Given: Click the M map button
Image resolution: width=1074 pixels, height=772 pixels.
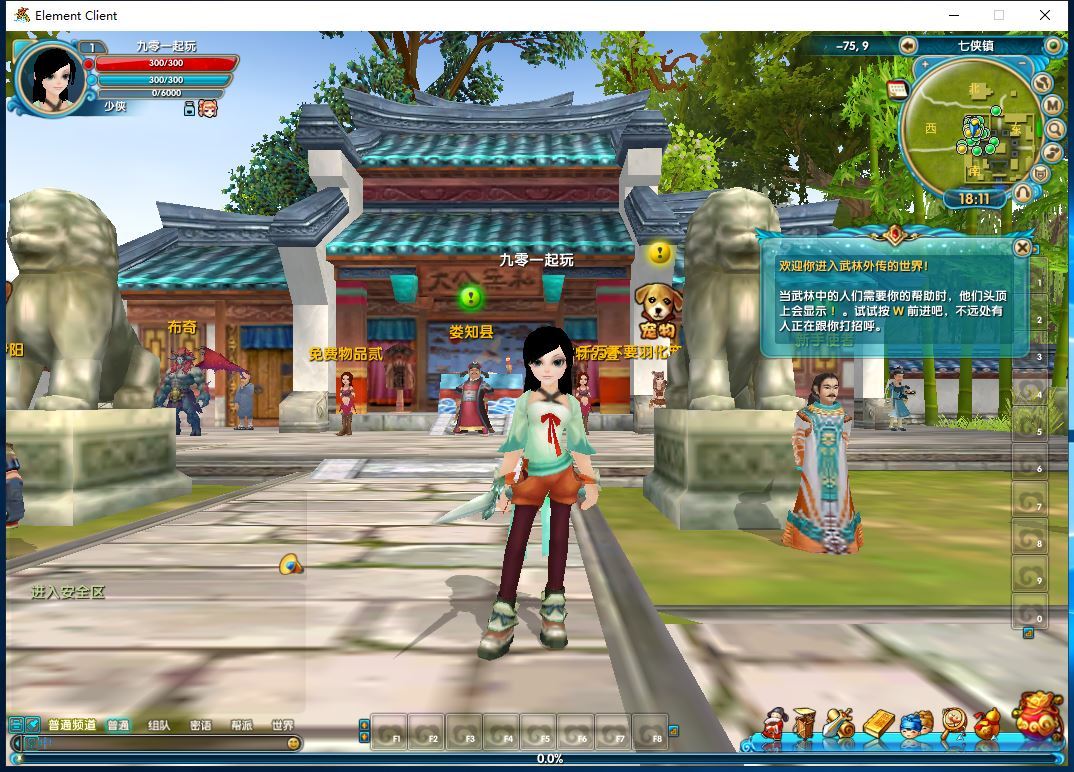Looking at the screenshot, I should [x=1052, y=105].
